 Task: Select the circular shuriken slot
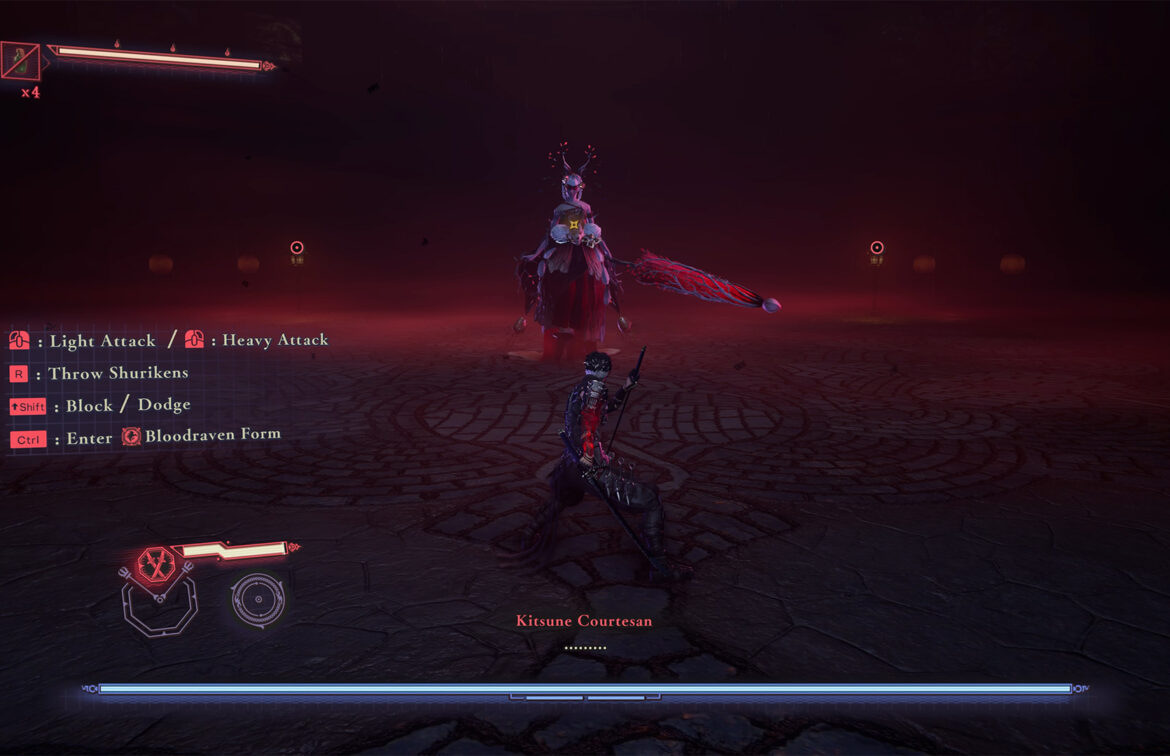click(258, 599)
